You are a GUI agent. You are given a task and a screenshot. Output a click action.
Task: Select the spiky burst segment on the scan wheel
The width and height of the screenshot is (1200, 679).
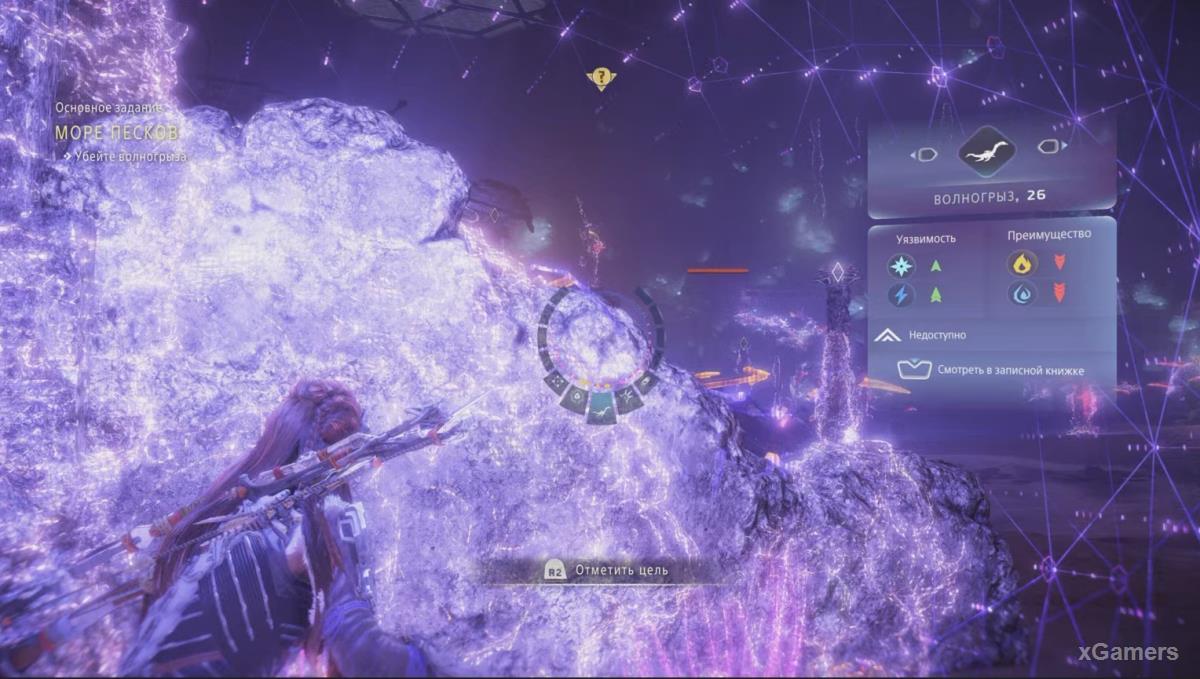coord(628,399)
